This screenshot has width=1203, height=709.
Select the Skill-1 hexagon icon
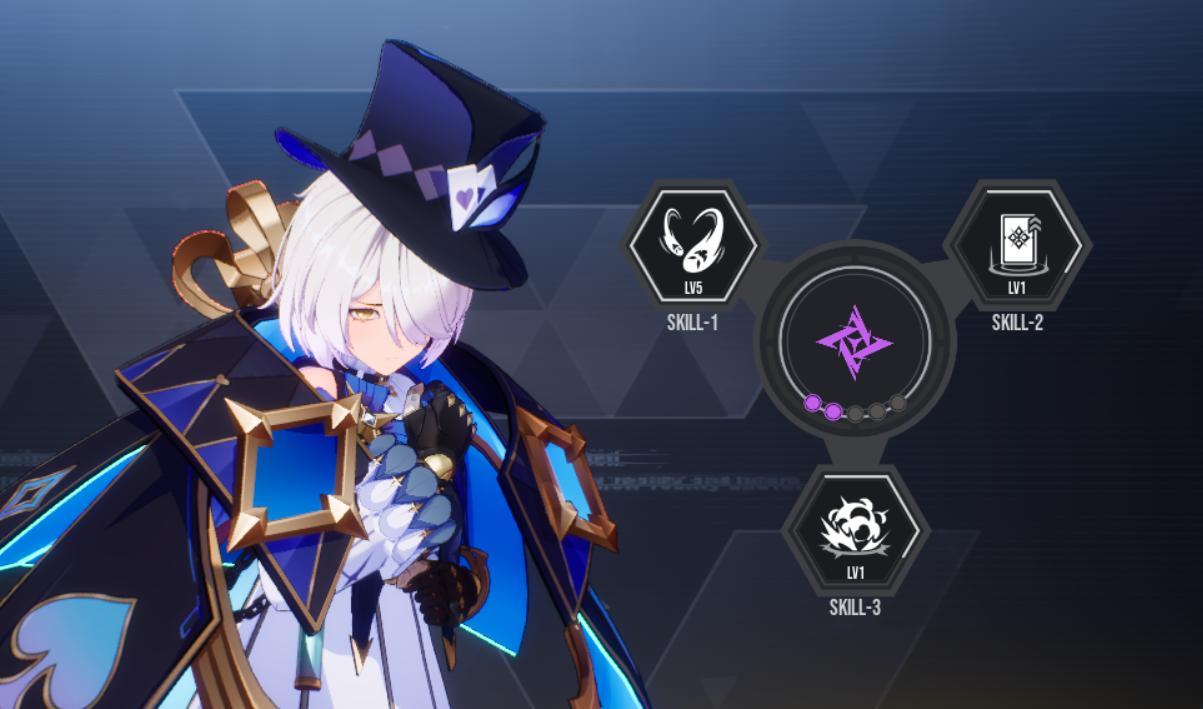click(x=692, y=245)
